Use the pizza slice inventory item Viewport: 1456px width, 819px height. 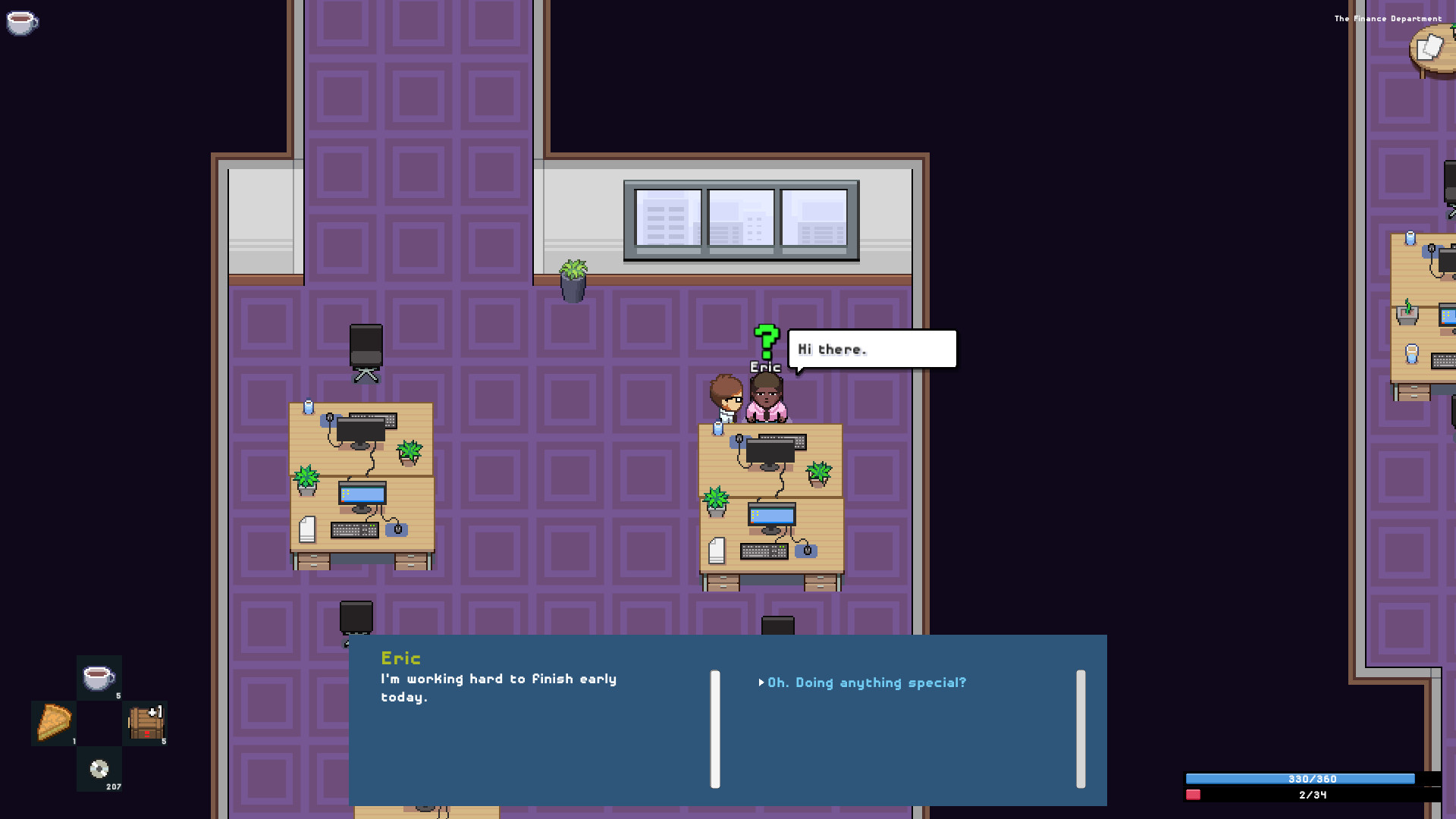click(53, 723)
